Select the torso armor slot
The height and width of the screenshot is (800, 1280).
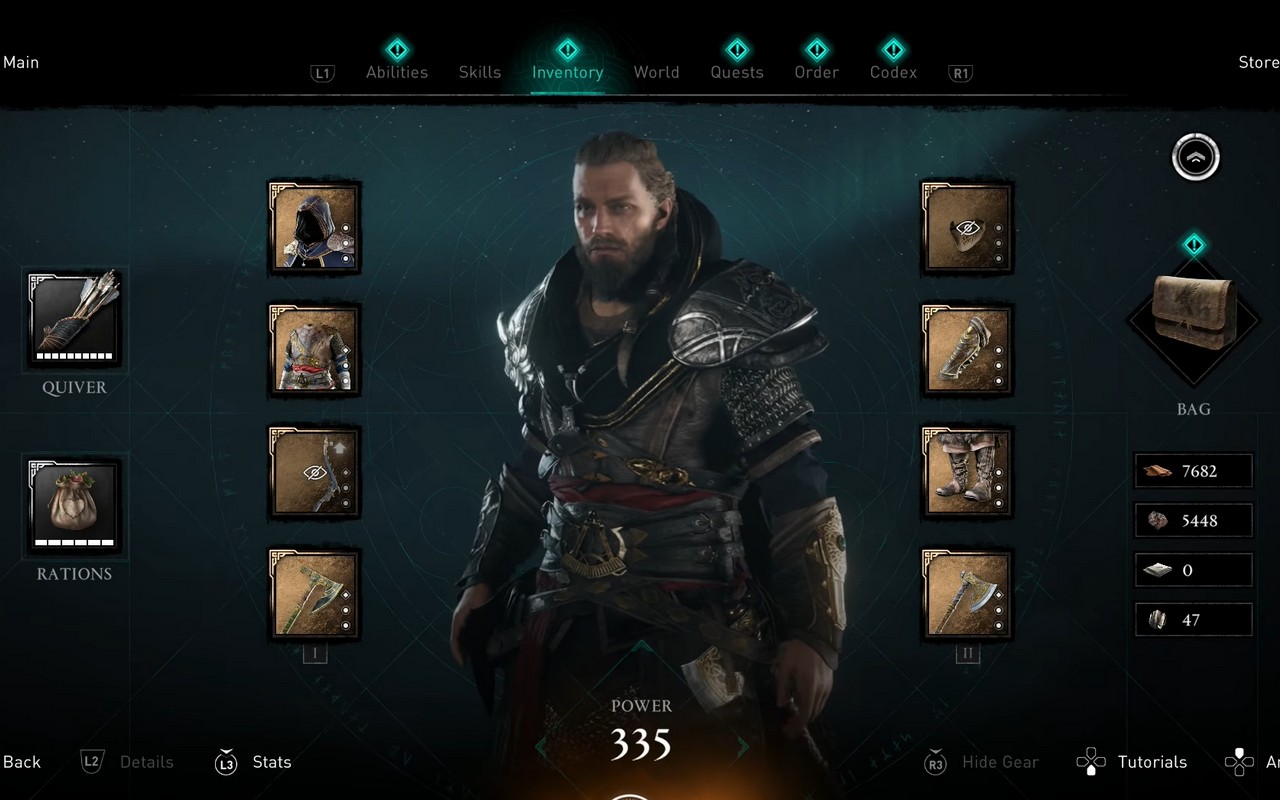(314, 350)
